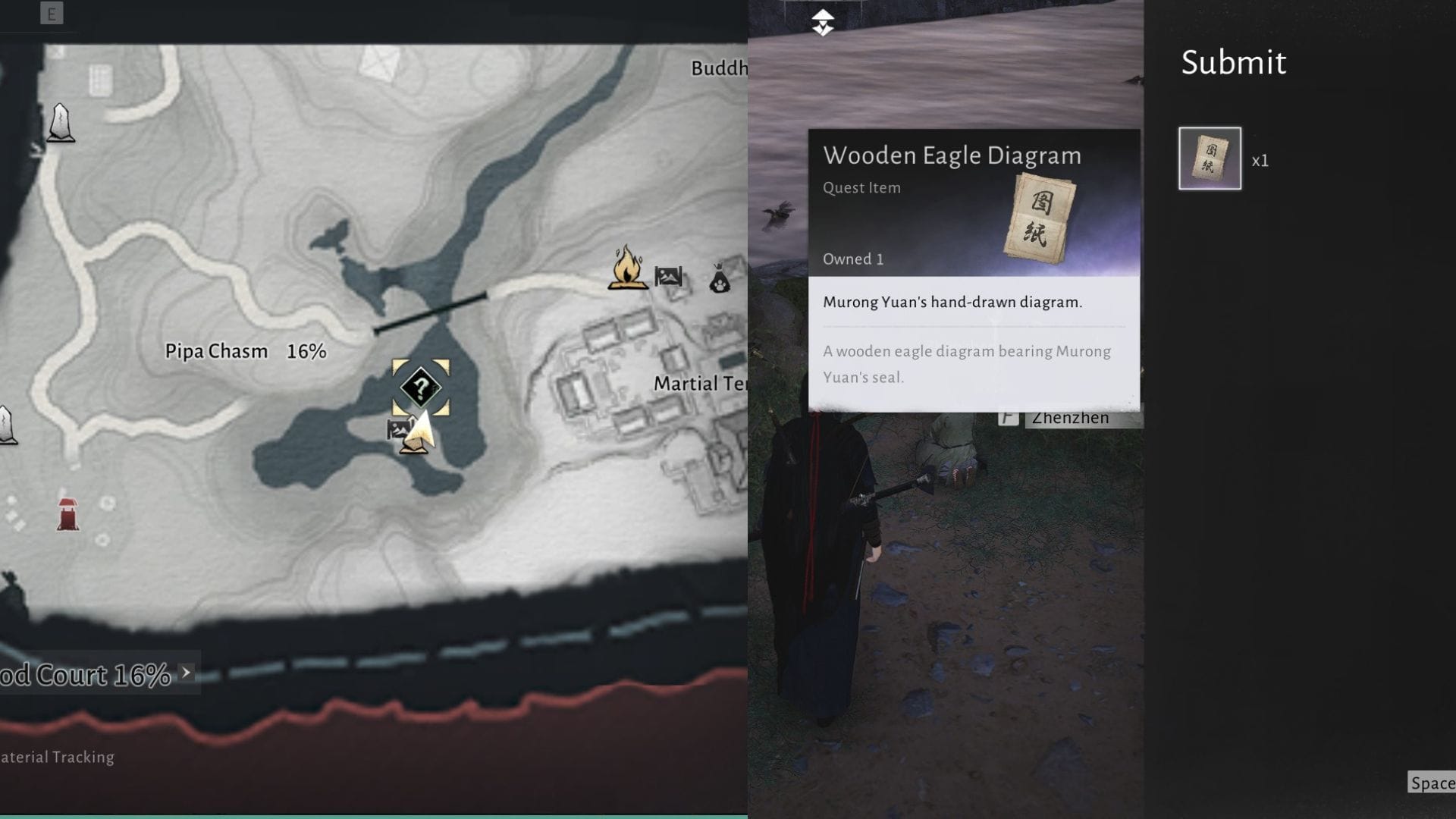Toggle the E key map shortcut indicator
The image size is (1456, 819).
(x=52, y=13)
